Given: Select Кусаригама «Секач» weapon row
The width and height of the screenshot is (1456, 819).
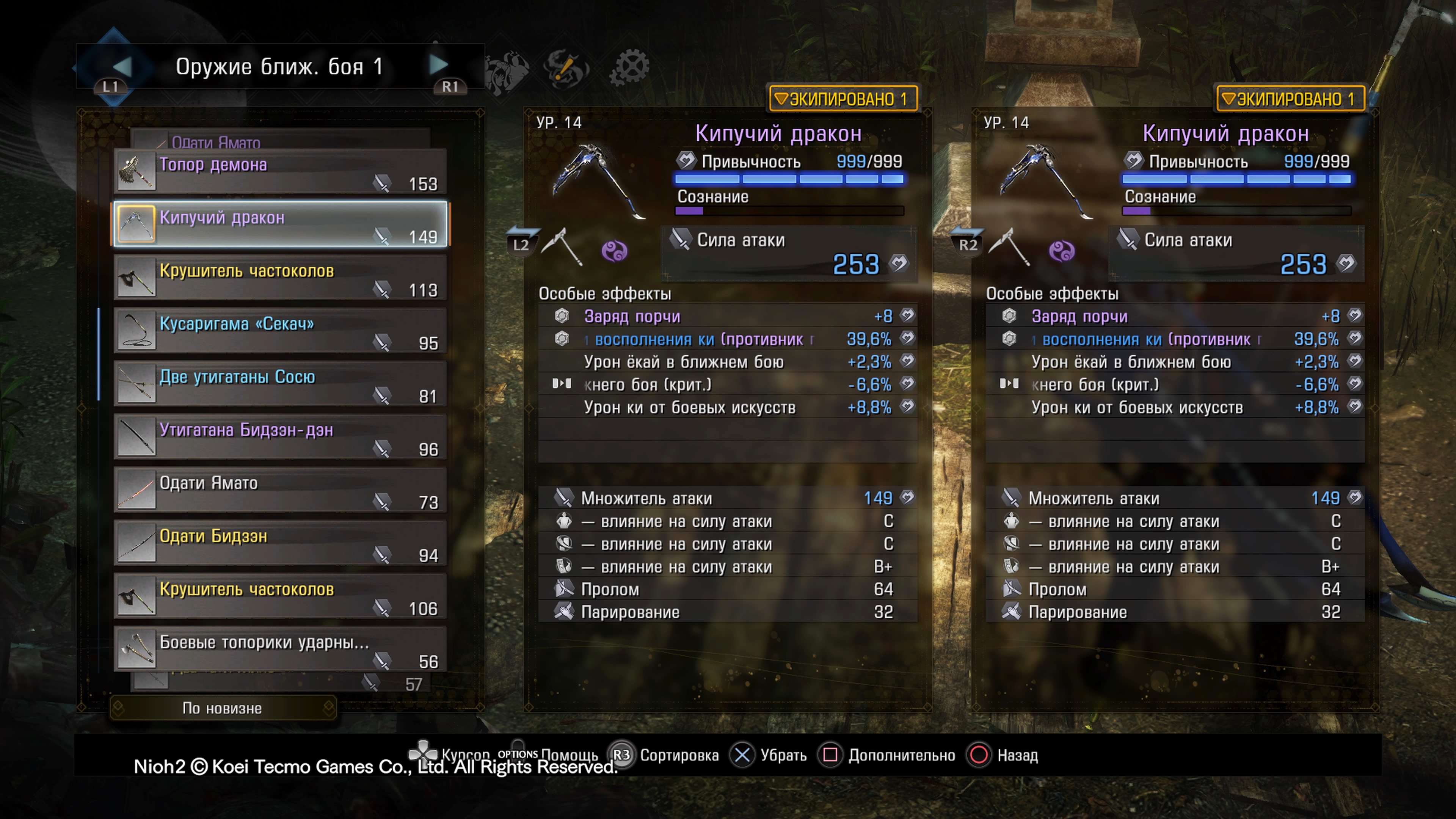Looking at the screenshot, I should [x=280, y=331].
